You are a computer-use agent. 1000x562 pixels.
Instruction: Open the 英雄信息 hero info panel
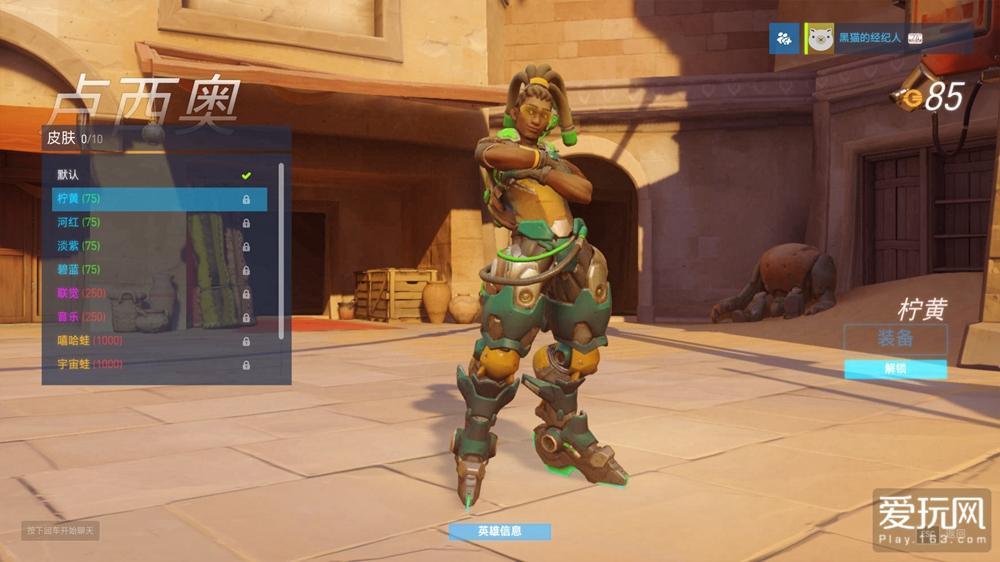point(499,531)
